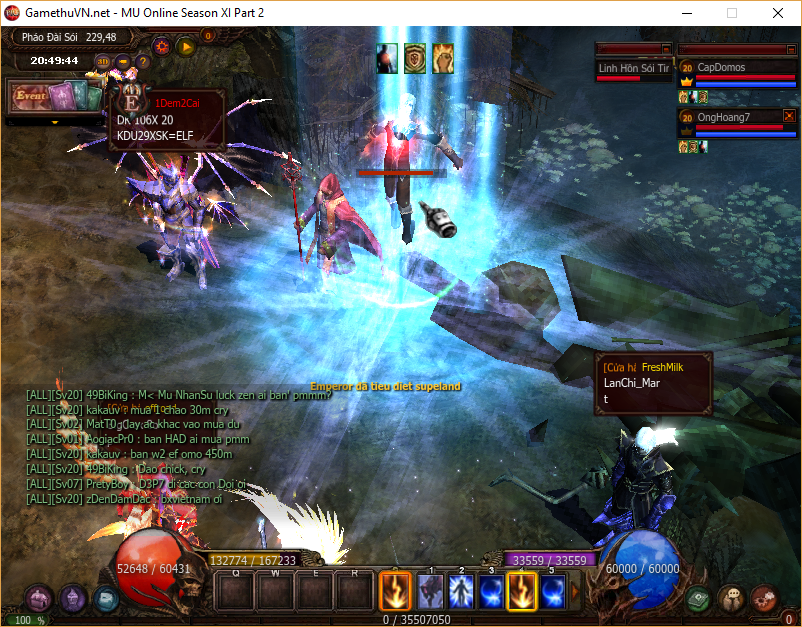
Task: Collapse the party list panel header
Action: click(x=790, y=48)
